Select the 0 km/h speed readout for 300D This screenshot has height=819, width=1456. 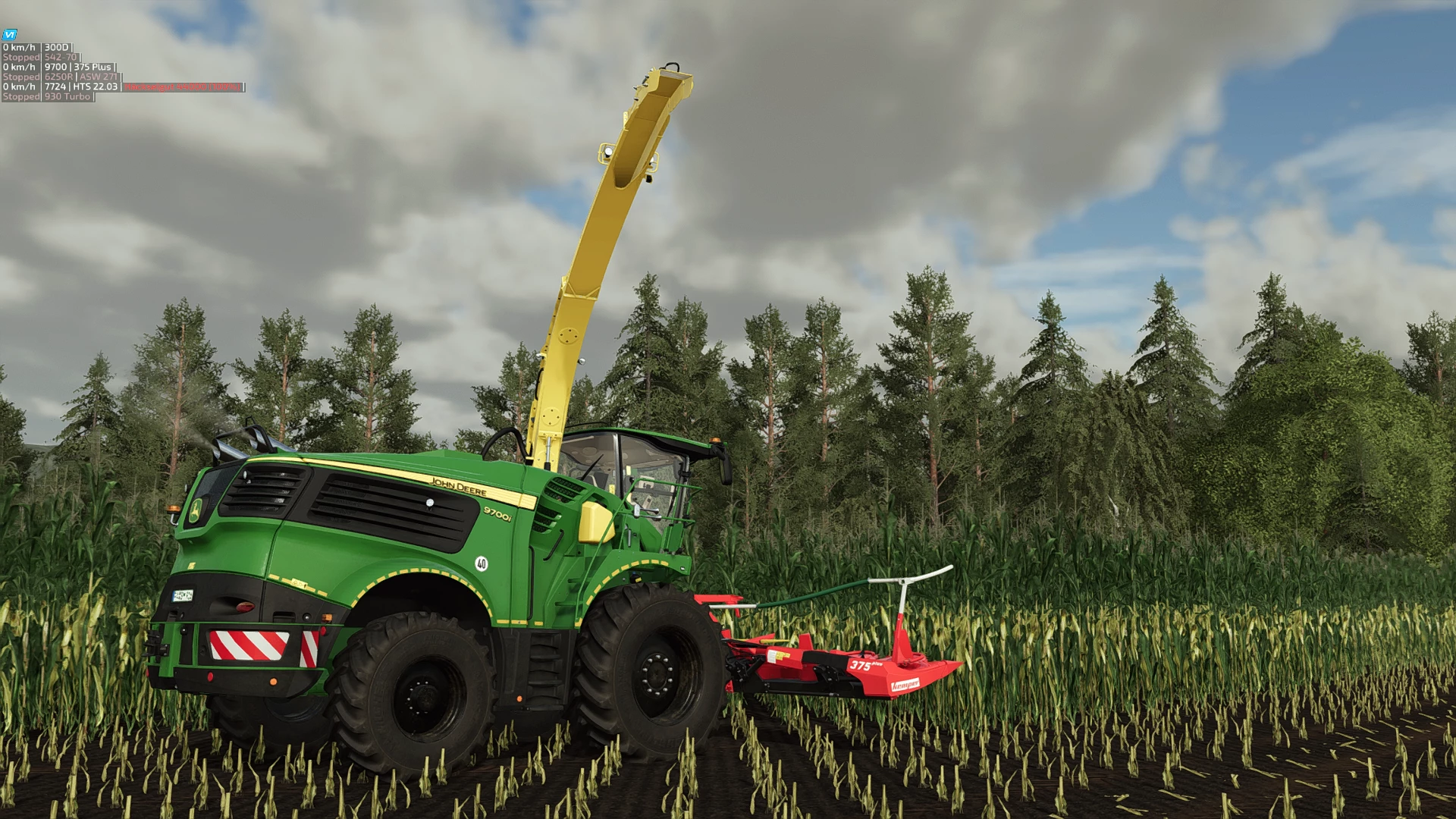click(x=19, y=47)
